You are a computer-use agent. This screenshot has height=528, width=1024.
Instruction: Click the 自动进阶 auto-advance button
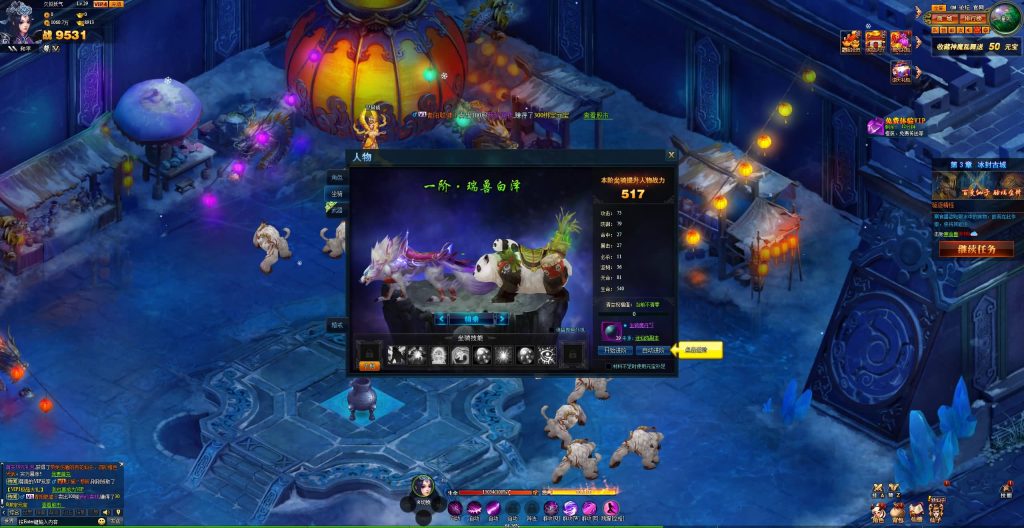tap(651, 351)
